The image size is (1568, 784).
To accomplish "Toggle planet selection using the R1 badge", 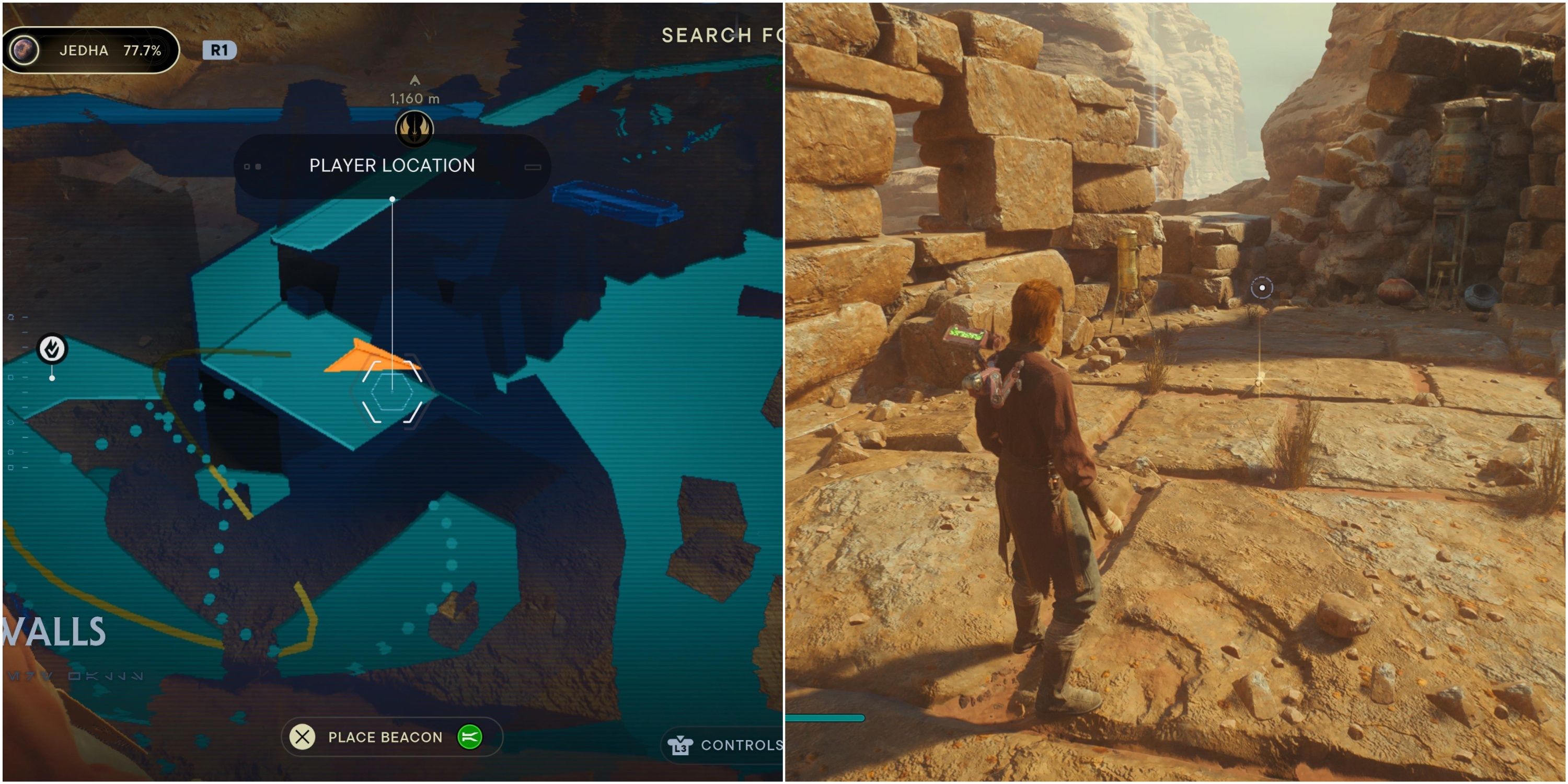I will click(x=221, y=51).
